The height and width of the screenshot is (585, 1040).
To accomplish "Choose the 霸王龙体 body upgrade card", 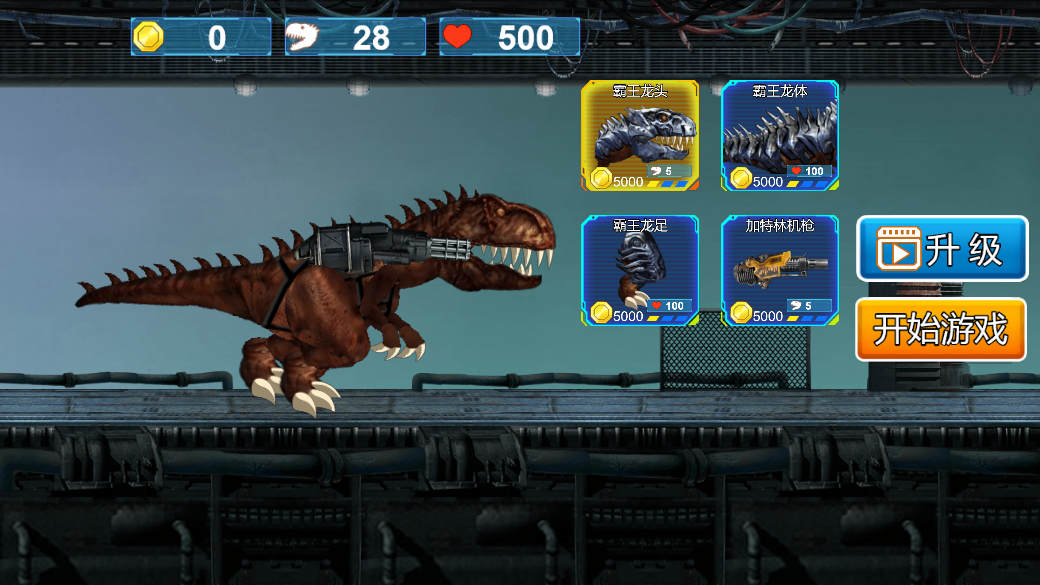I will 780,136.
